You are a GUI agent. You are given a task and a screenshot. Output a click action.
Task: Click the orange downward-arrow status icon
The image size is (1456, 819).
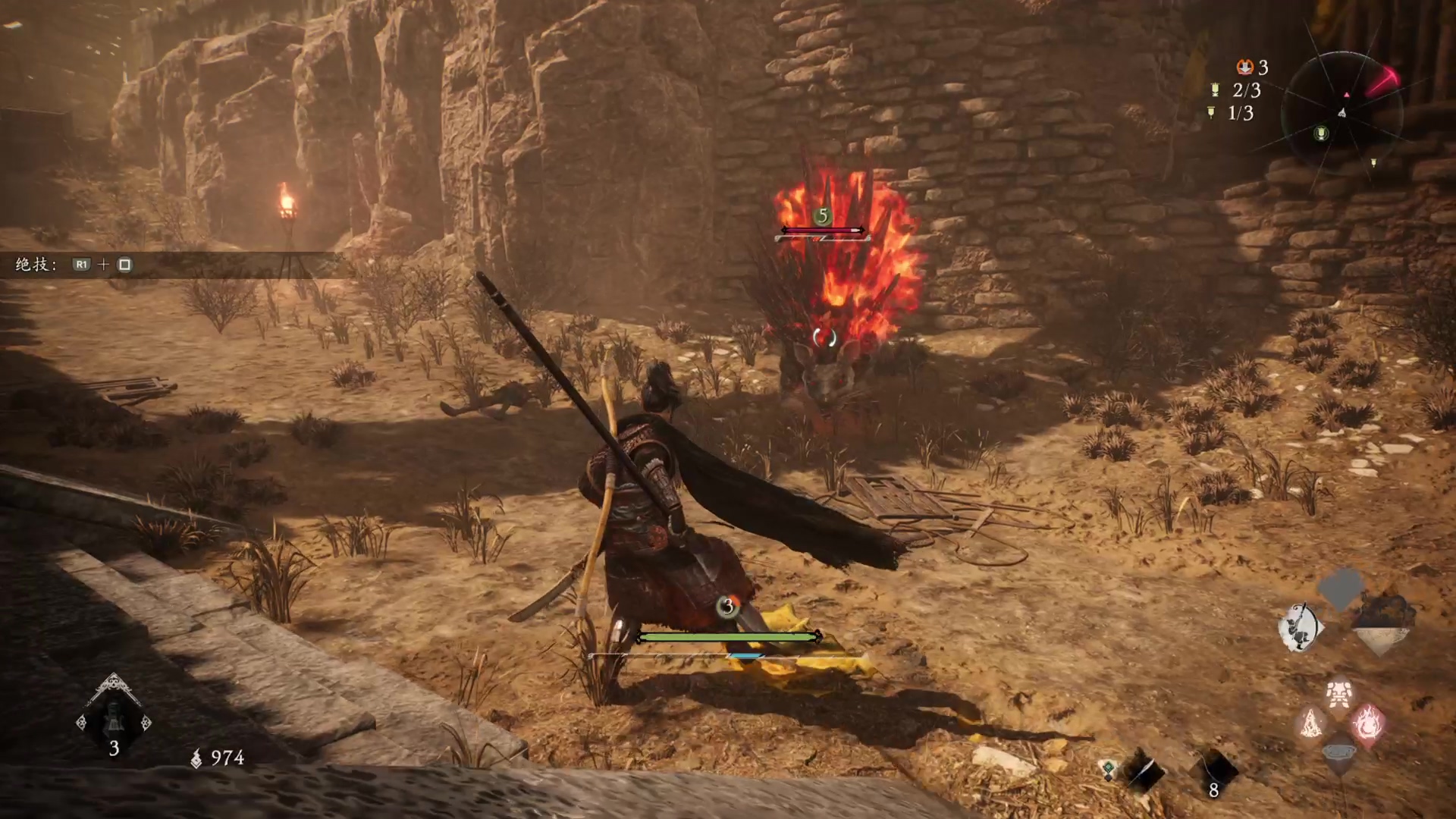coord(1244,67)
